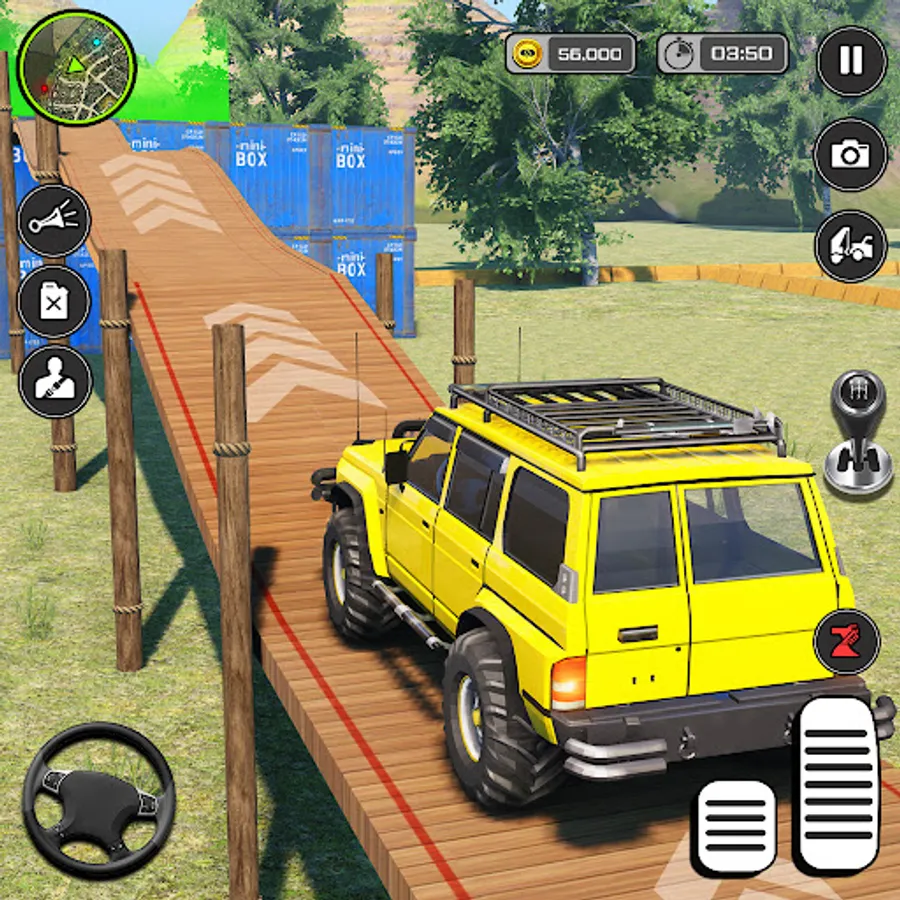Tap the crossed fuel can icon
The height and width of the screenshot is (900, 900).
(55, 302)
